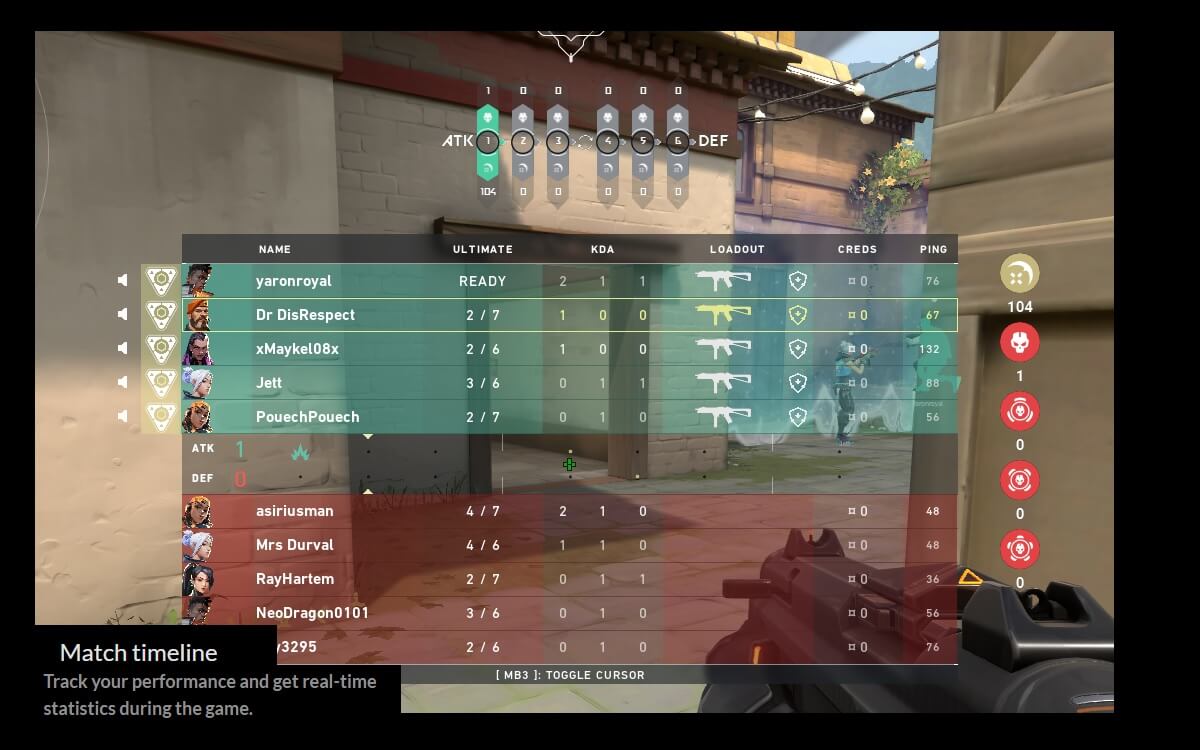The height and width of the screenshot is (750, 1200).
Task: Mute xMaykel08x using the speaker icon
Action: pyautogui.click(x=123, y=348)
